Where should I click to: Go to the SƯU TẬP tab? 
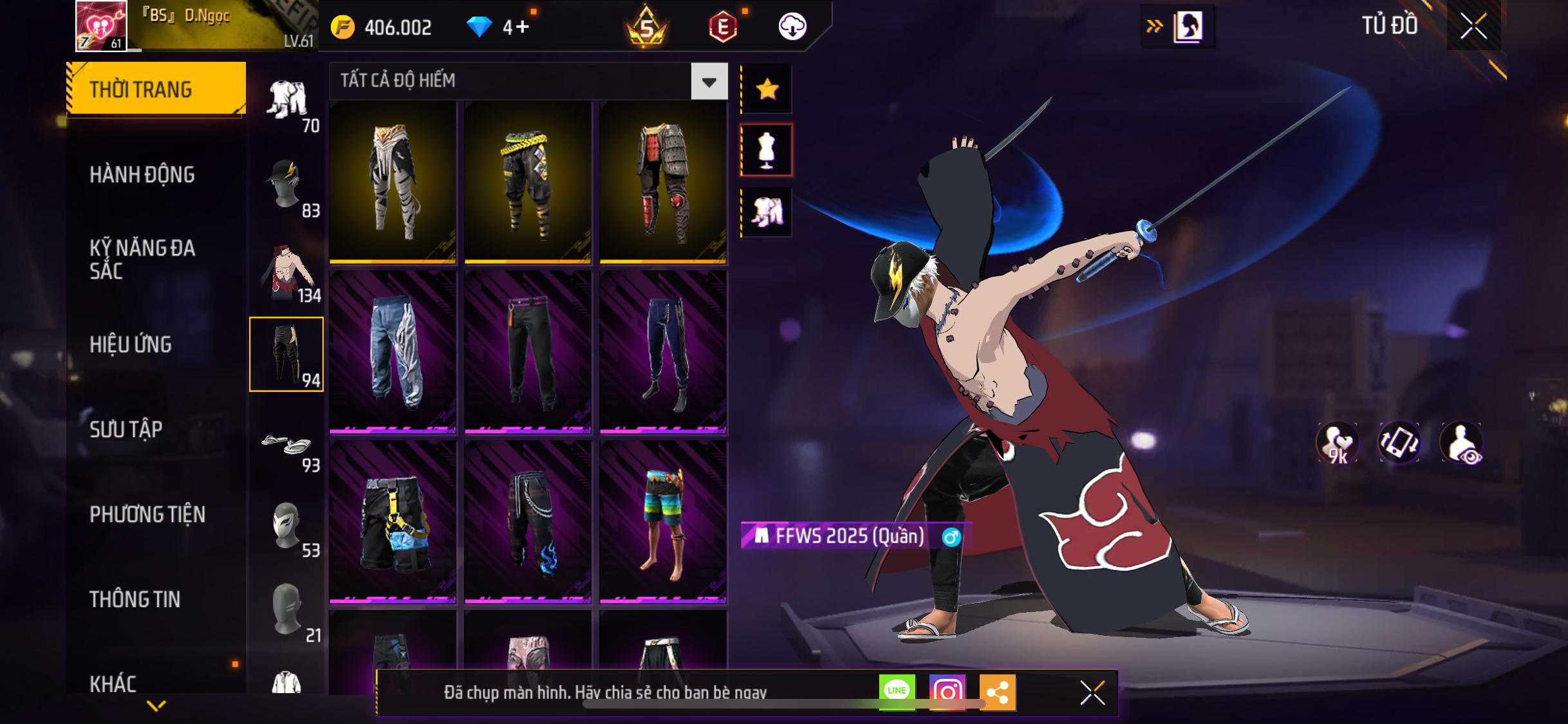point(126,429)
